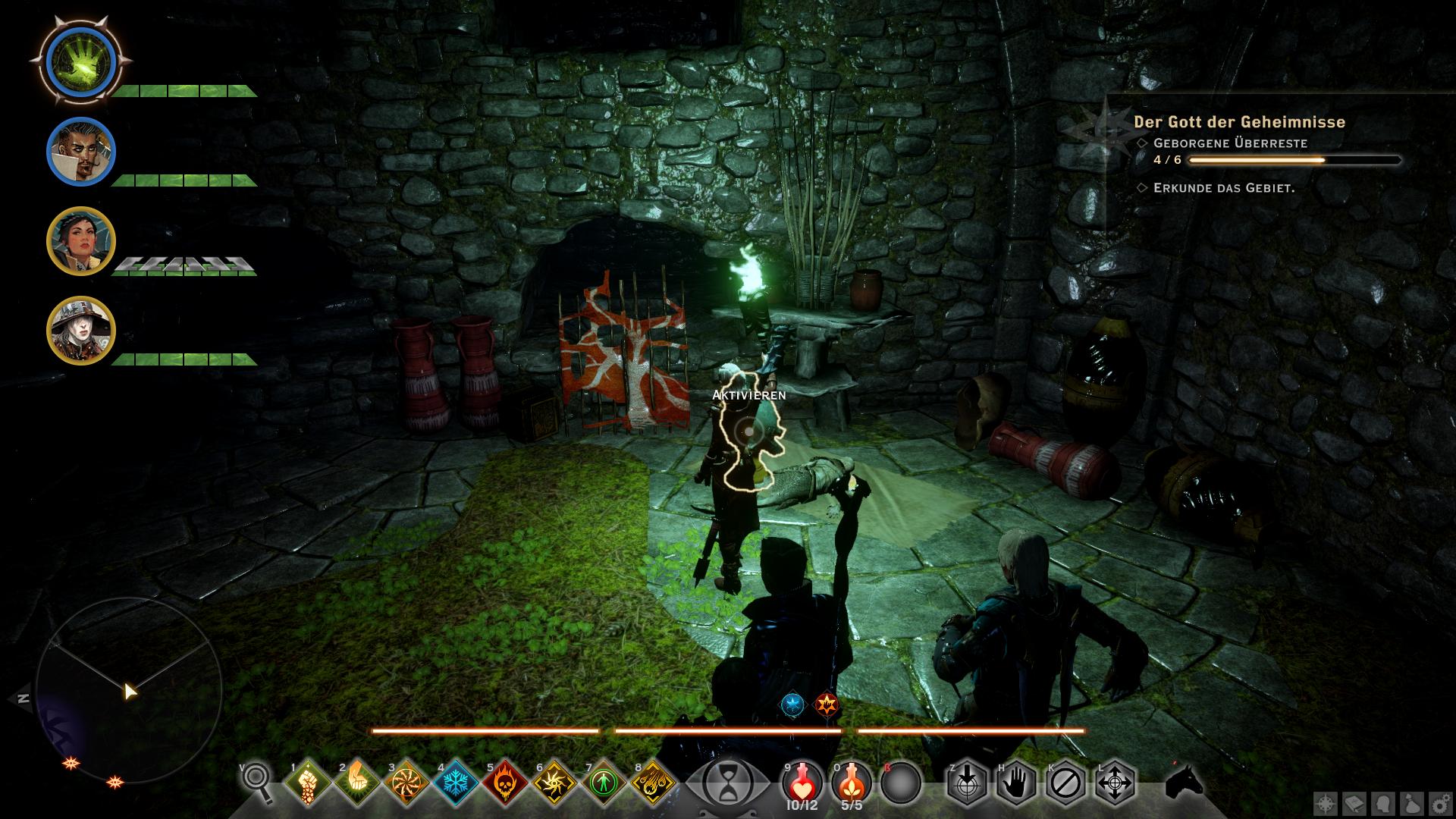Drink the red heart health potion

tap(802, 780)
